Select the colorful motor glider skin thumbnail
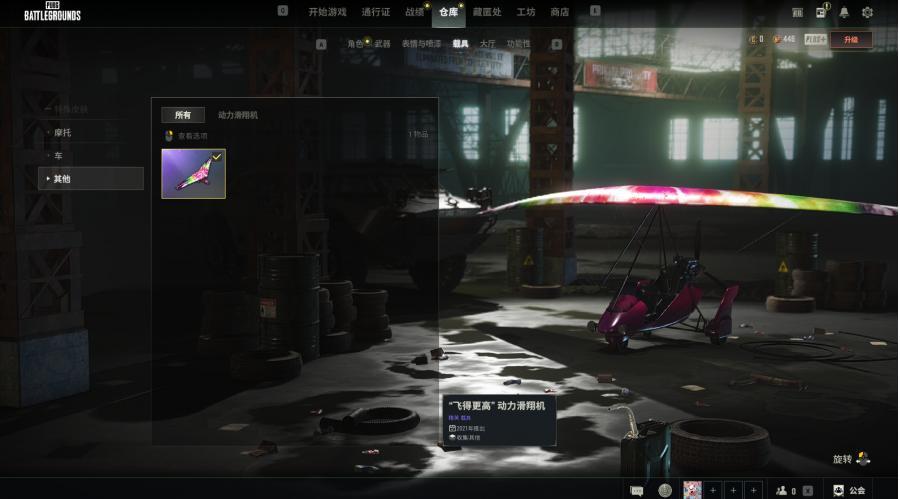900x499 pixels. pos(193,174)
